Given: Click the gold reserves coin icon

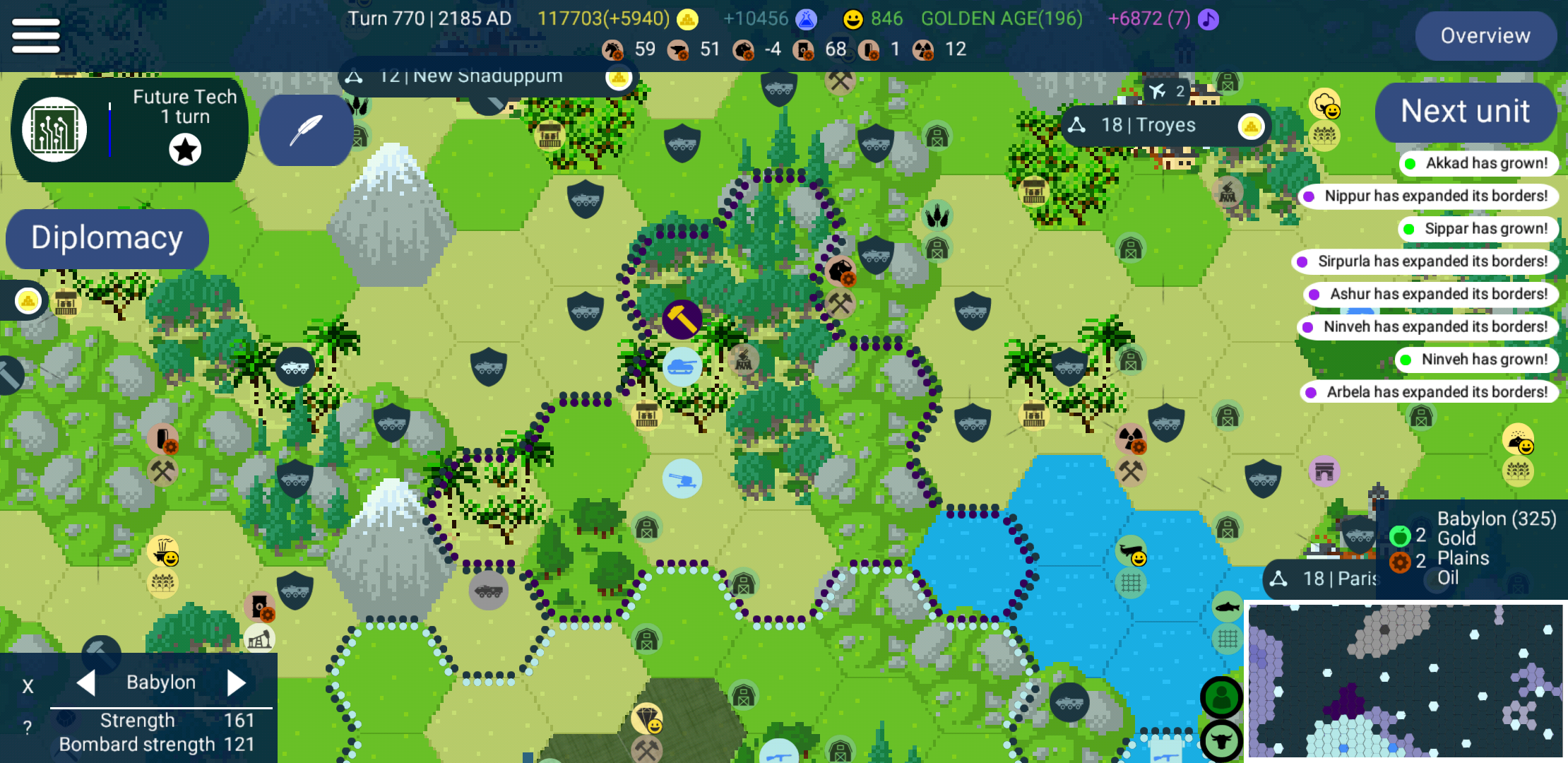Looking at the screenshot, I should click(686, 19).
